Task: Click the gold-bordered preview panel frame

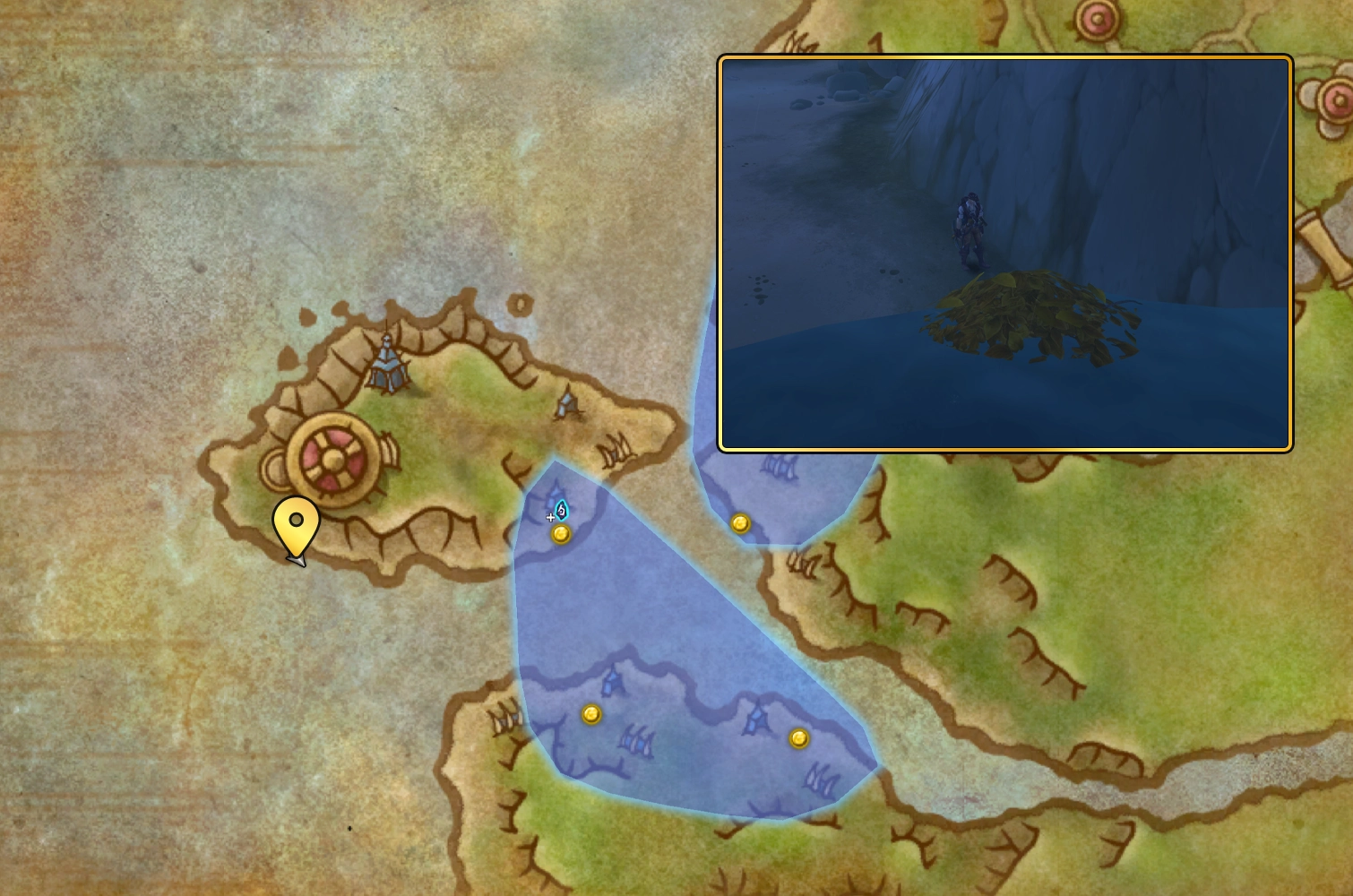Action: click(x=1005, y=57)
